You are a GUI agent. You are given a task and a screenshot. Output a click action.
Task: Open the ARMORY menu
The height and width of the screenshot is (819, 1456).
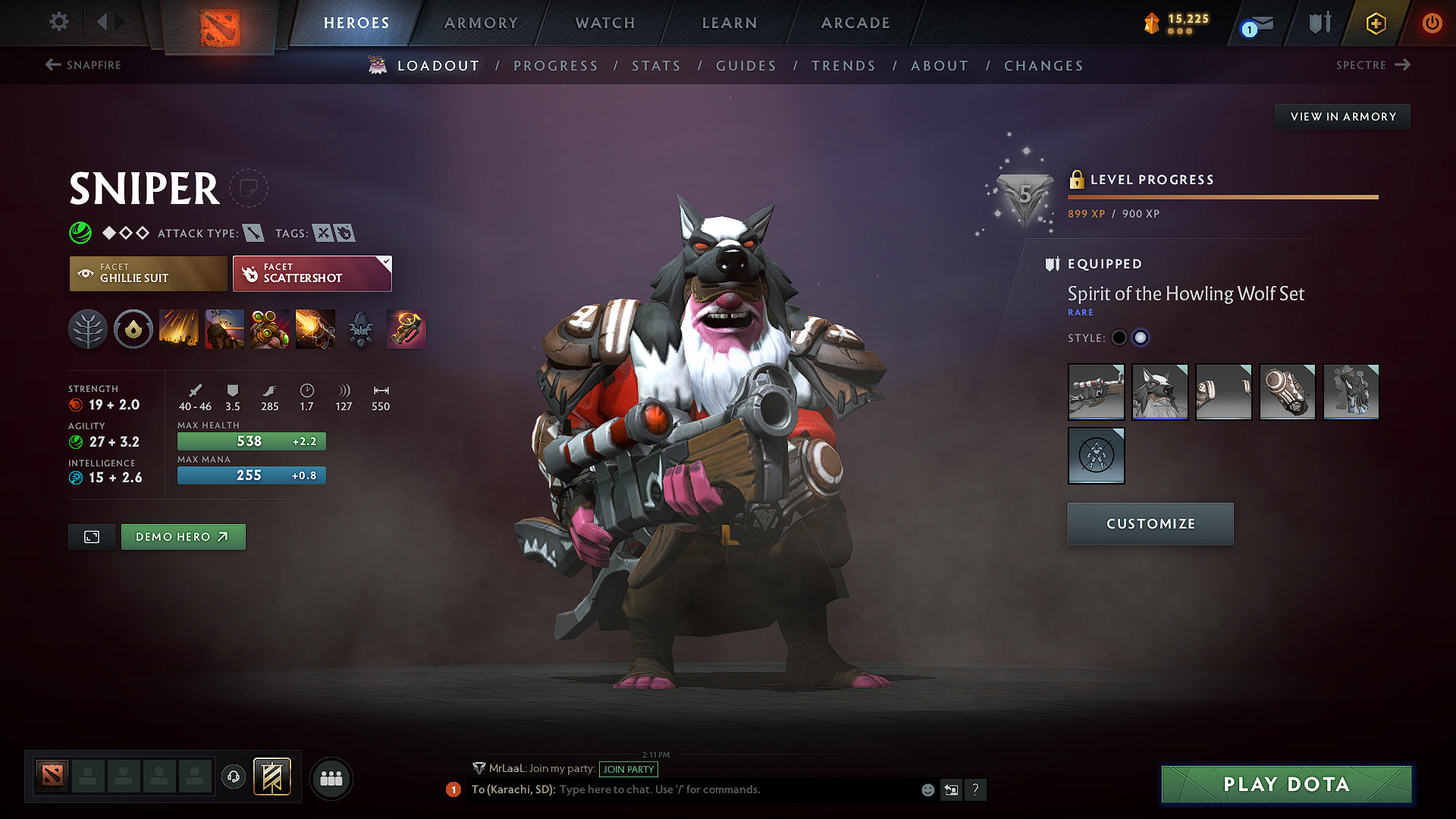click(480, 23)
